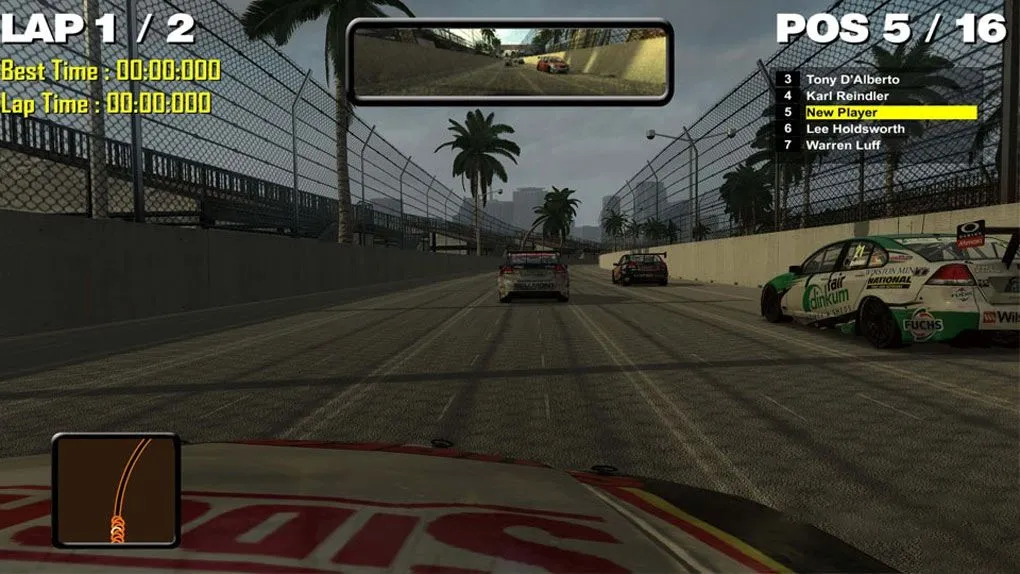Click the track minimap

(116, 490)
